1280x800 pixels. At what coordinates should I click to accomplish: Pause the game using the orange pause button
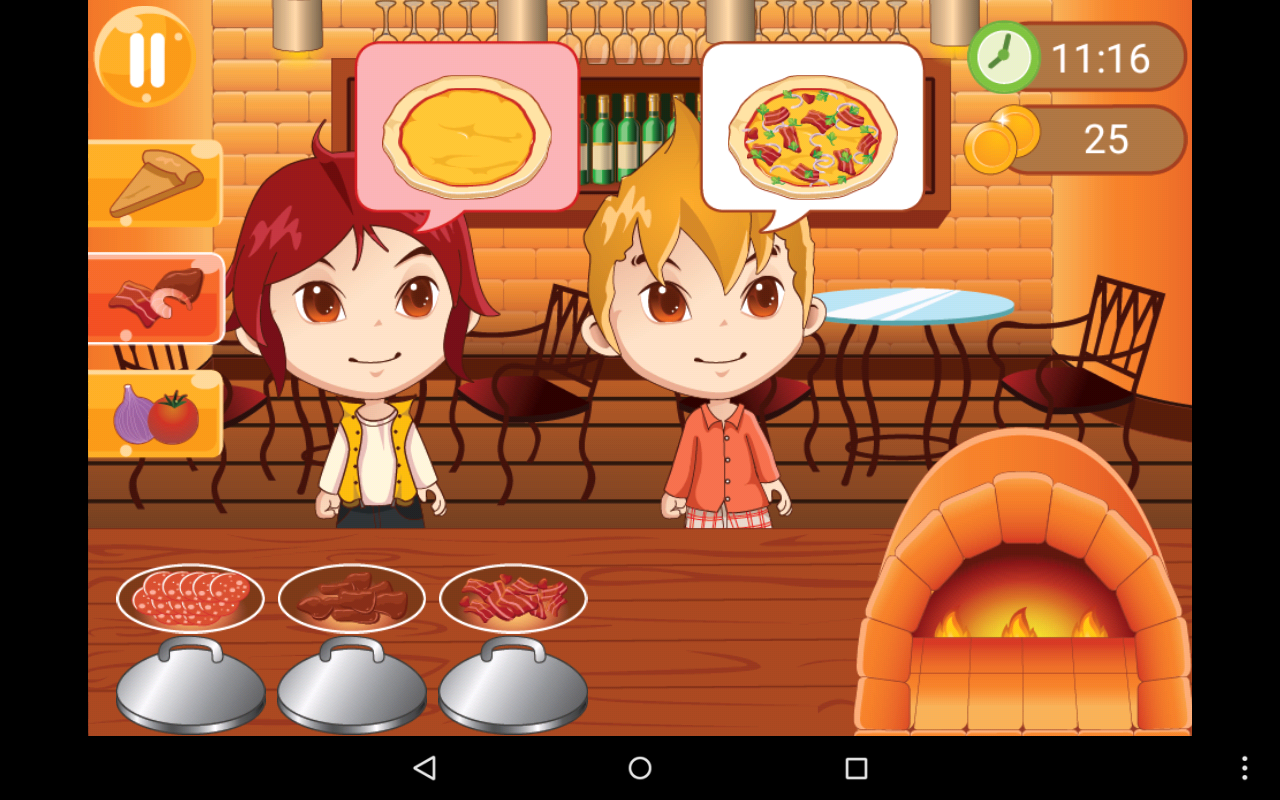point(143,57)
